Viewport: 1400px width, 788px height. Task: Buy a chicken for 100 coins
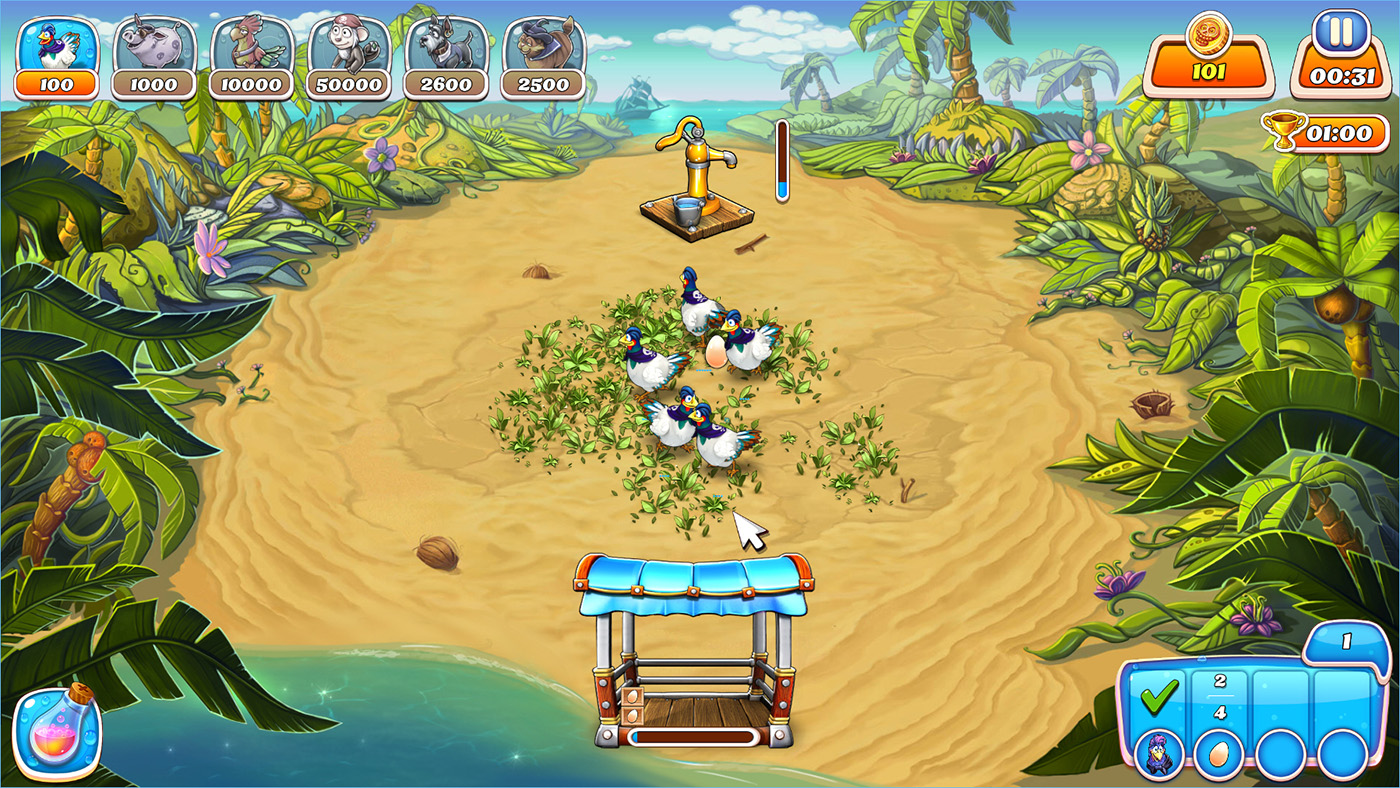coord(57,57)
